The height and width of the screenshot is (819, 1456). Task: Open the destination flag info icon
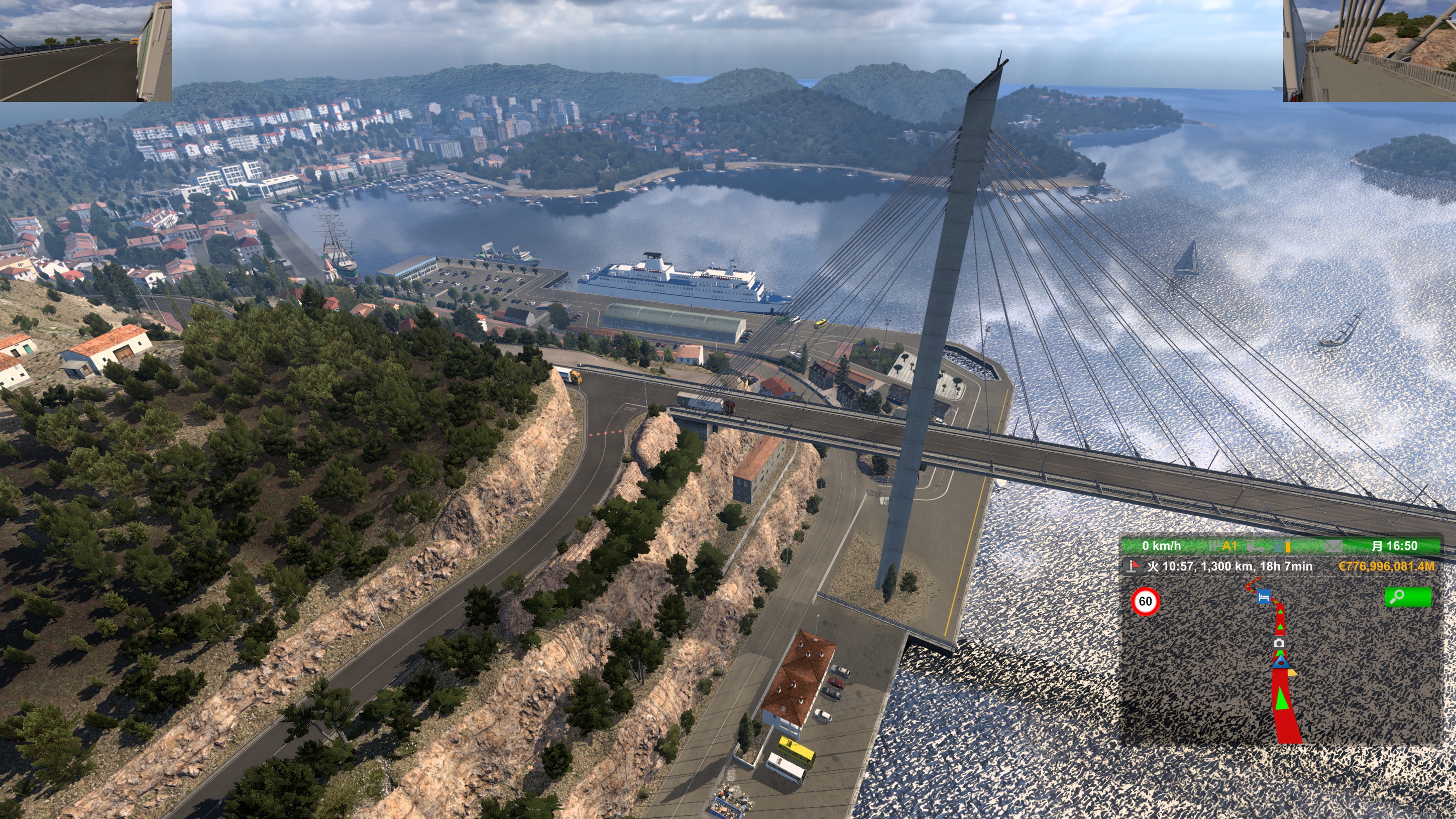coord(1133,566)
